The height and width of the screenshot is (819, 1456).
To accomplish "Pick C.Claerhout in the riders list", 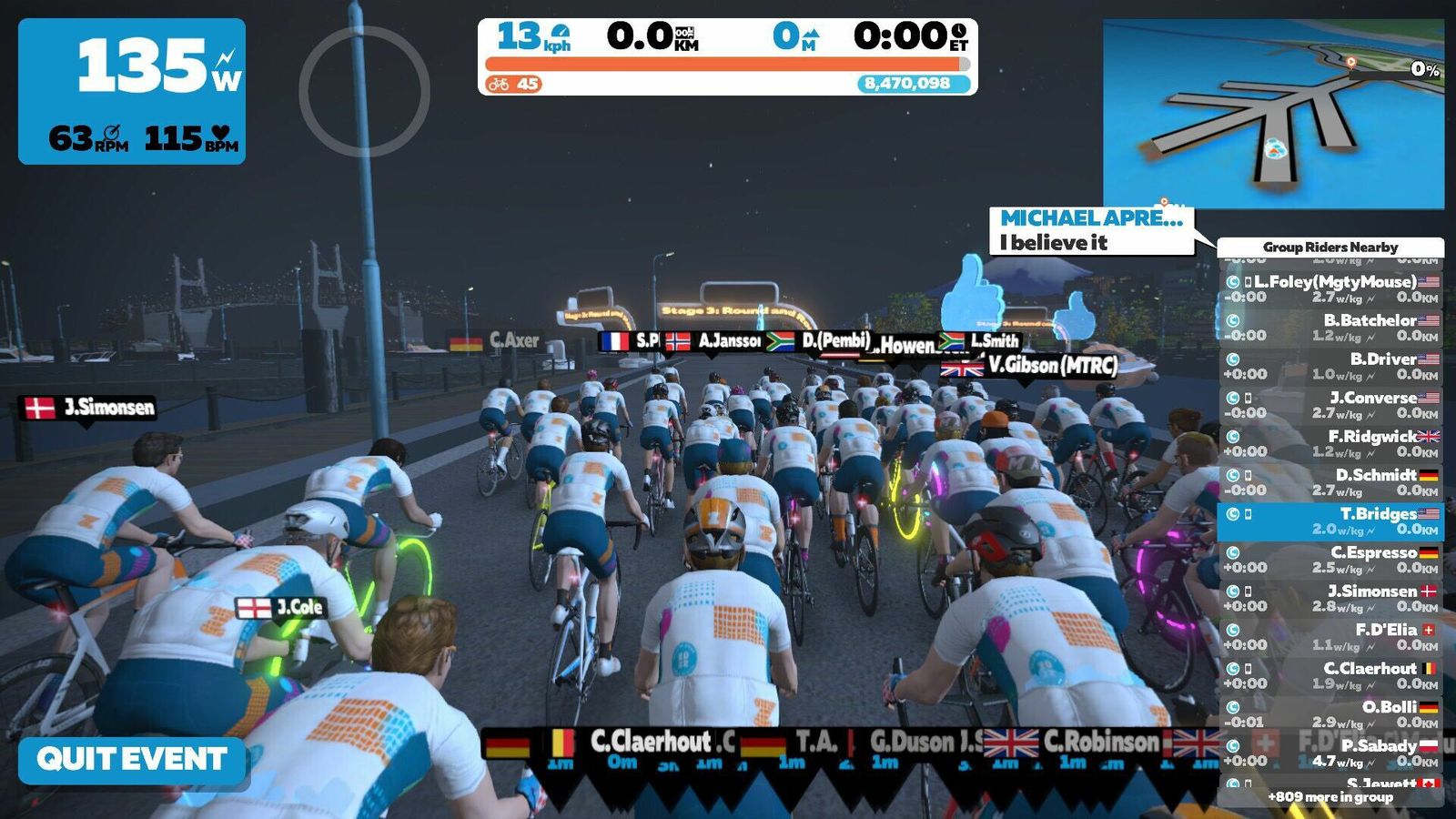I will [1330, 676].
